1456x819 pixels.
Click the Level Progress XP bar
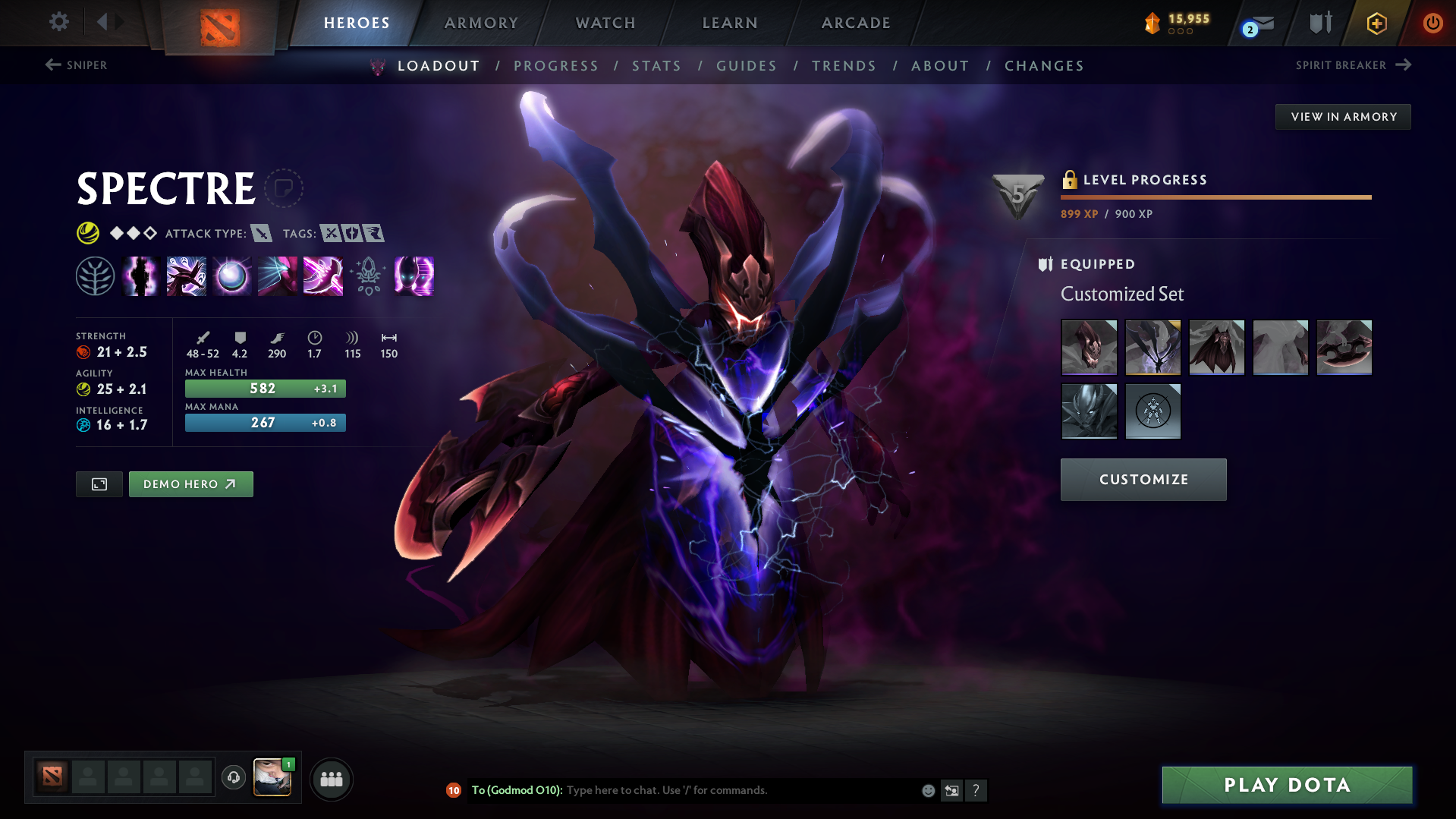point(1215,197)
